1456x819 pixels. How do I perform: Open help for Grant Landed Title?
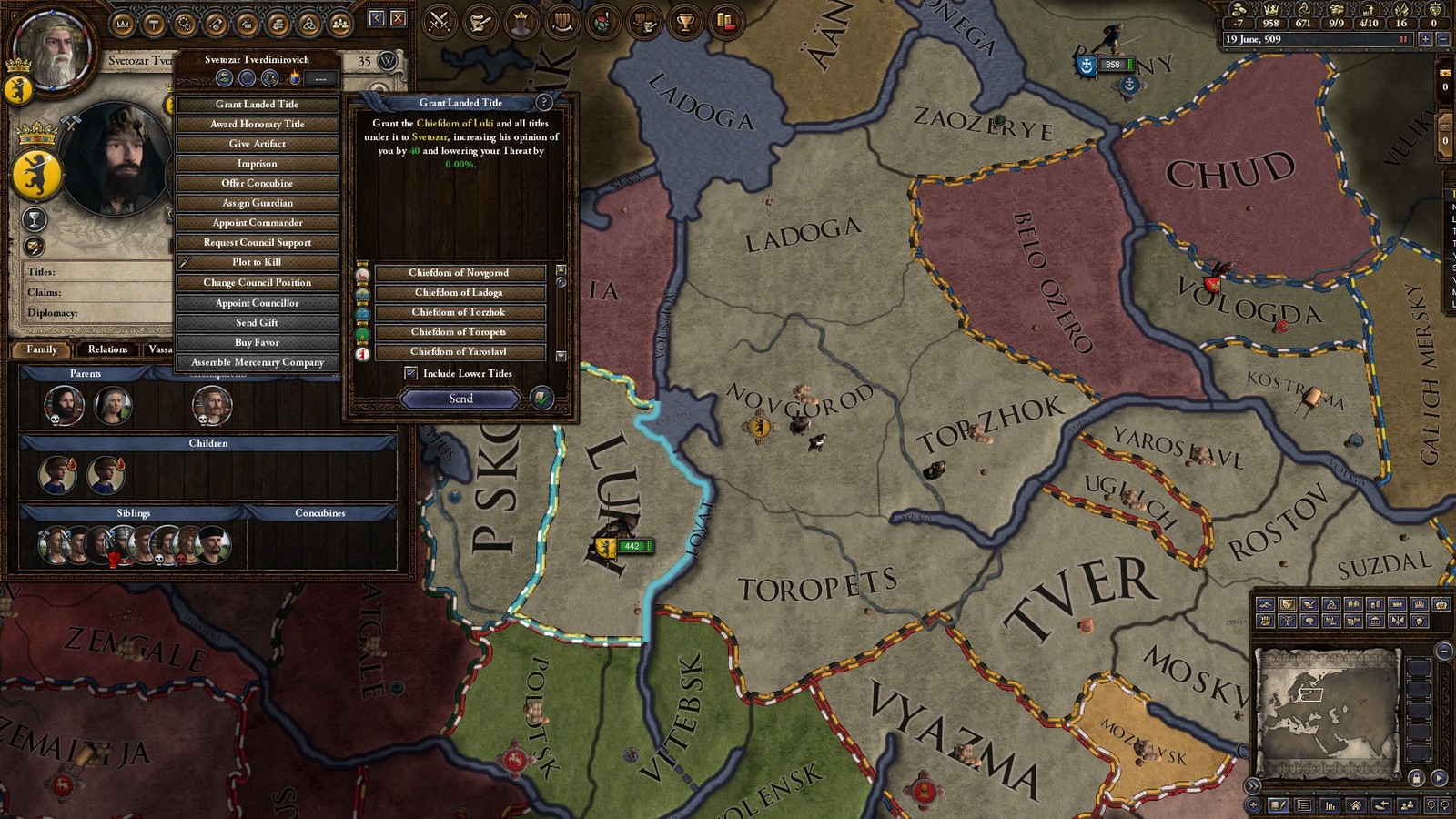[x=544, y=103]
